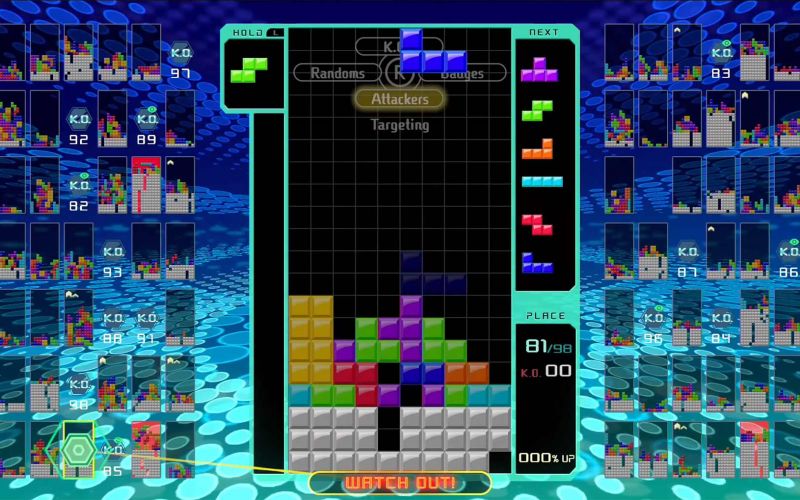Click the green S piece in Hold
Screen dimensions: 800x500
click(x=248, y=69)
